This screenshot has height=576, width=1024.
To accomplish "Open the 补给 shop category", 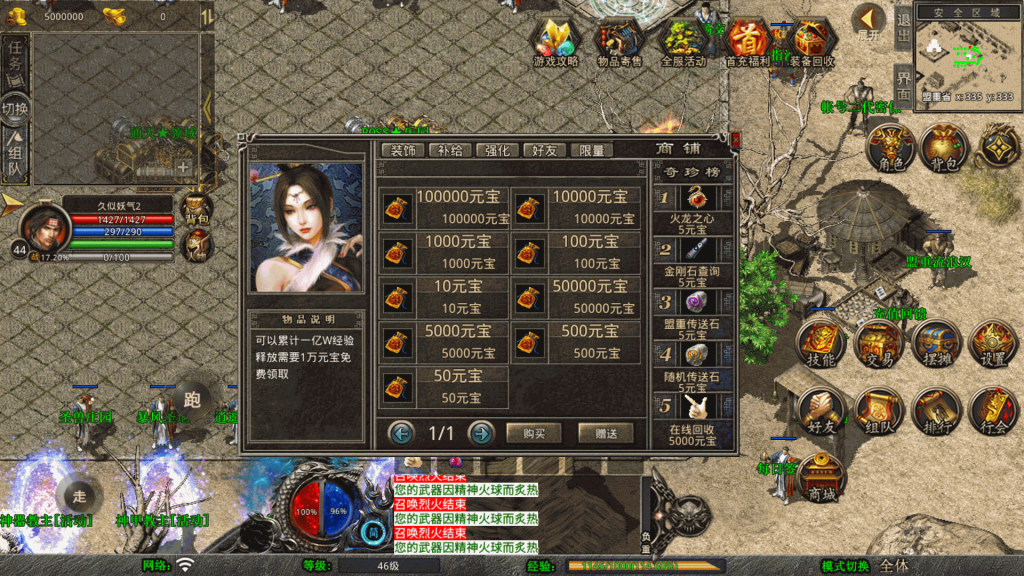I will pyautogui.click(x=450, y=150).
